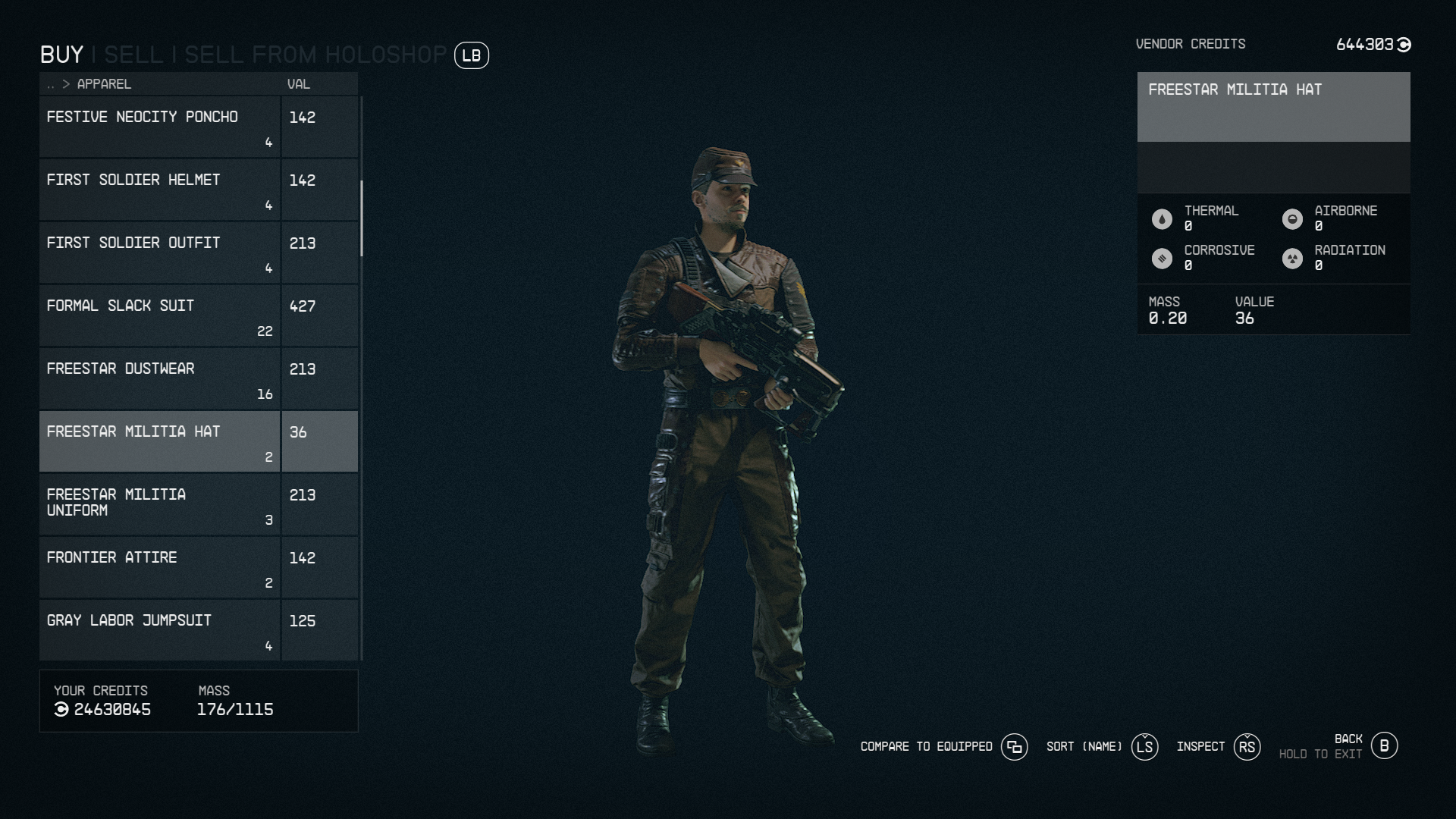Click the Corrosive resistance icon

pyautogui.click(x=1162, y=257)
